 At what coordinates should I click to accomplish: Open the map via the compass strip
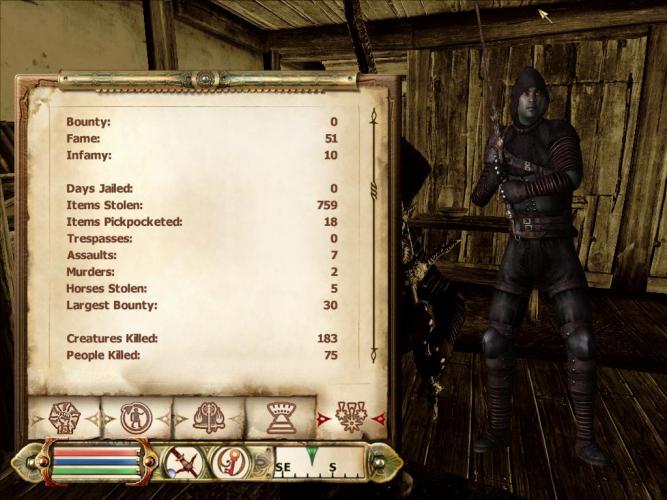pyautogui.click(x=318, y=462)
